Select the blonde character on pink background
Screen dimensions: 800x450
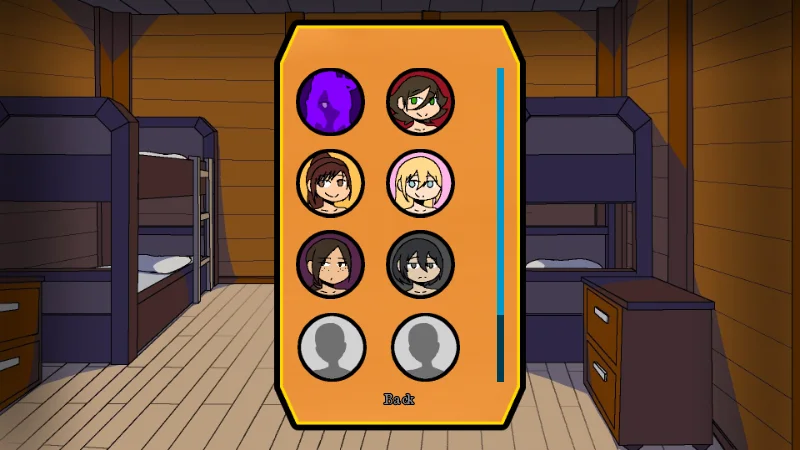click(421, 183)
